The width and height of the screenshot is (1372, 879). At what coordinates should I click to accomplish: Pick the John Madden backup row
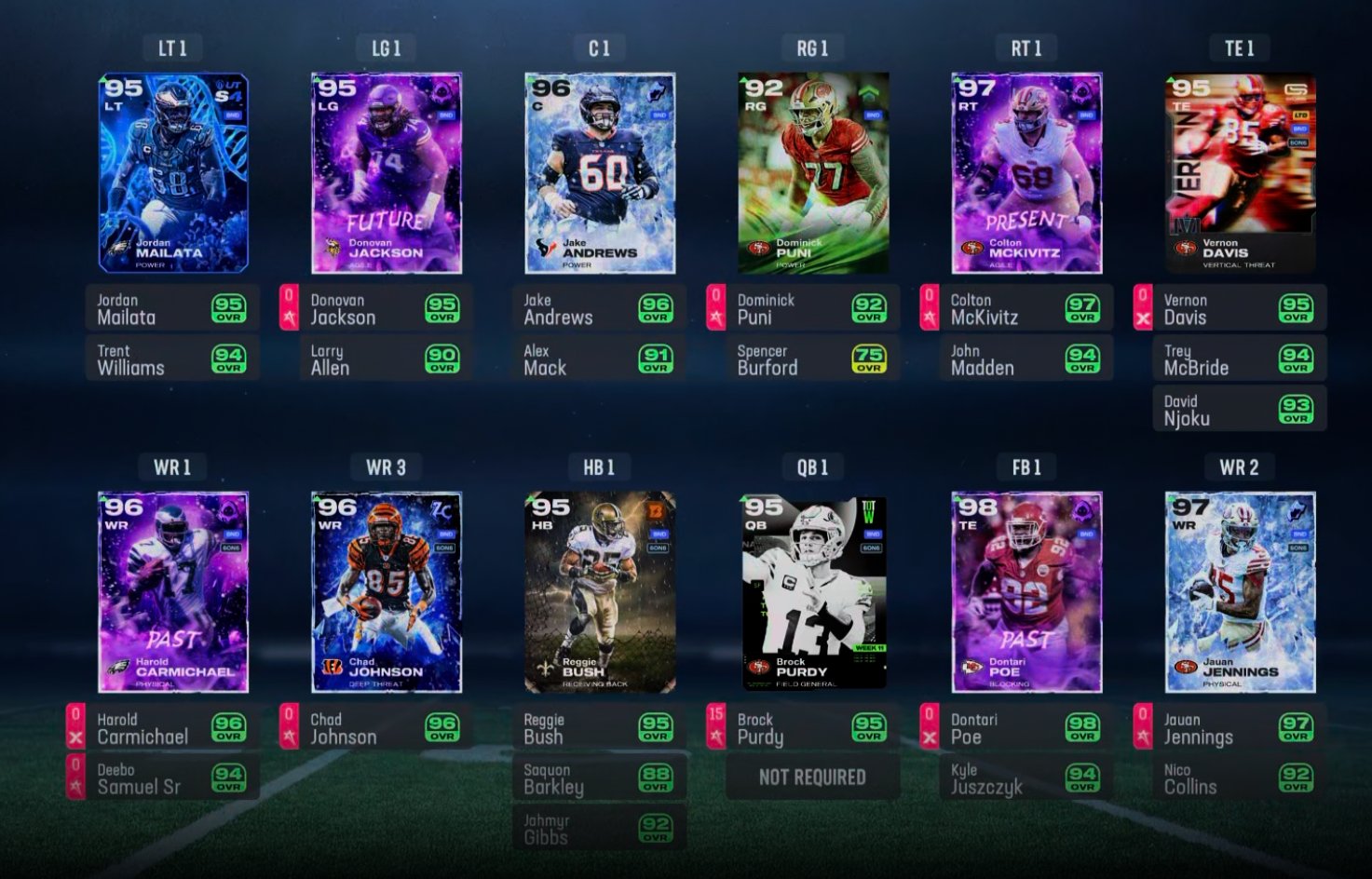pyautogui.click(x=1026, y=359)
